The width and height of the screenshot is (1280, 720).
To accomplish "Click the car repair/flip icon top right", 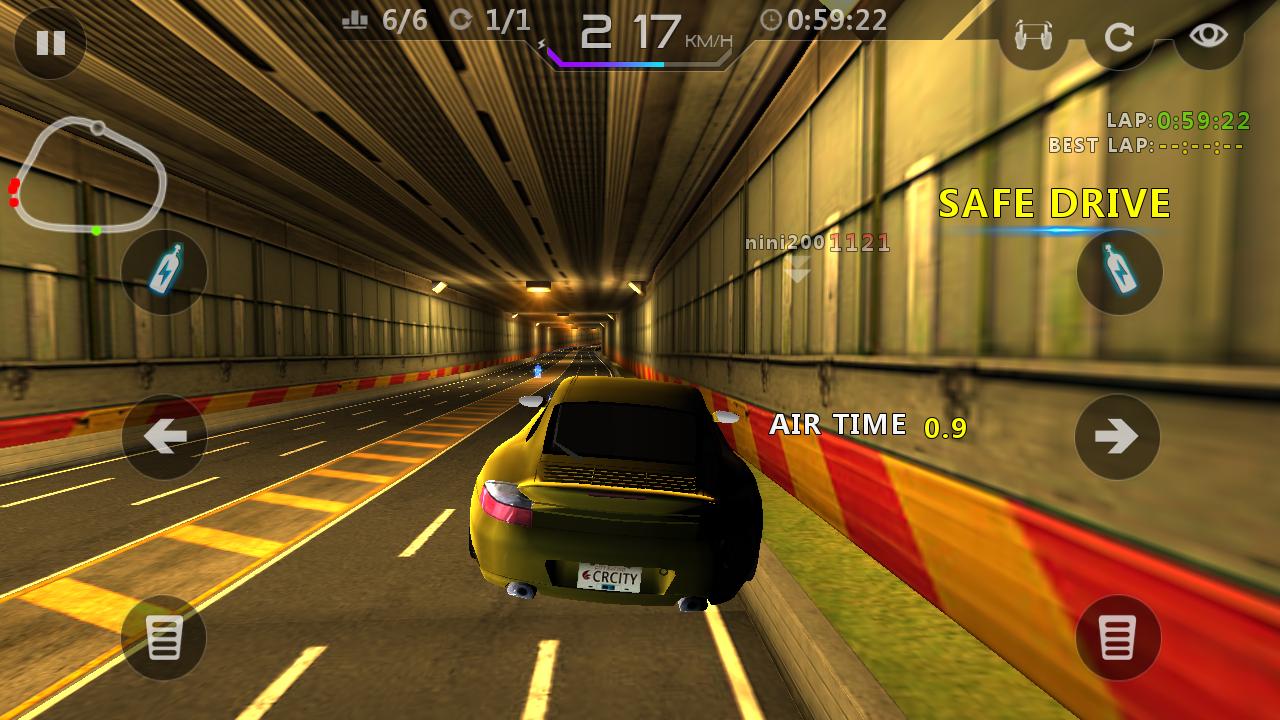I will tap(1035, 36).
